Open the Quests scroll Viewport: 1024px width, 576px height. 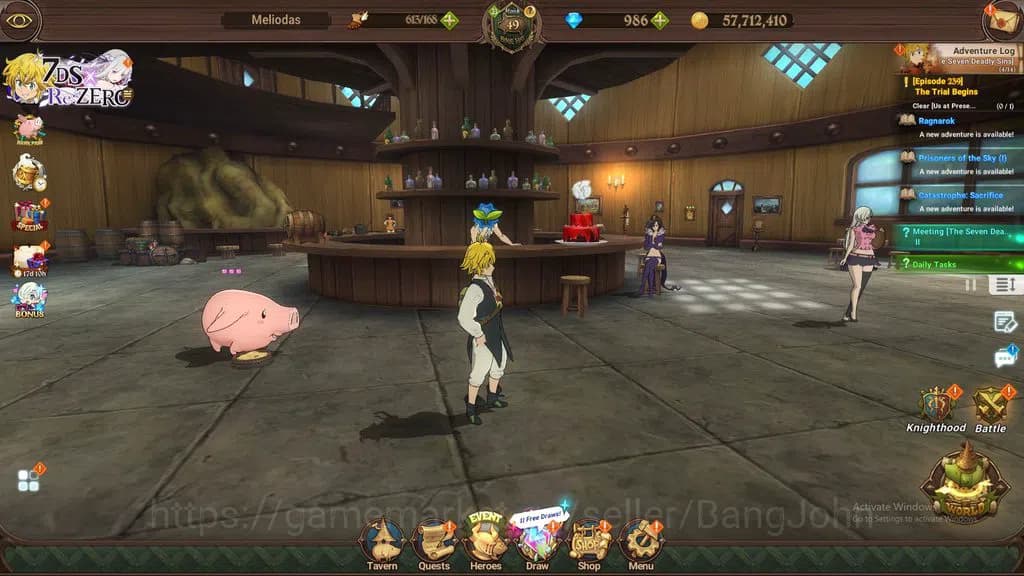(x=434, y=543)
